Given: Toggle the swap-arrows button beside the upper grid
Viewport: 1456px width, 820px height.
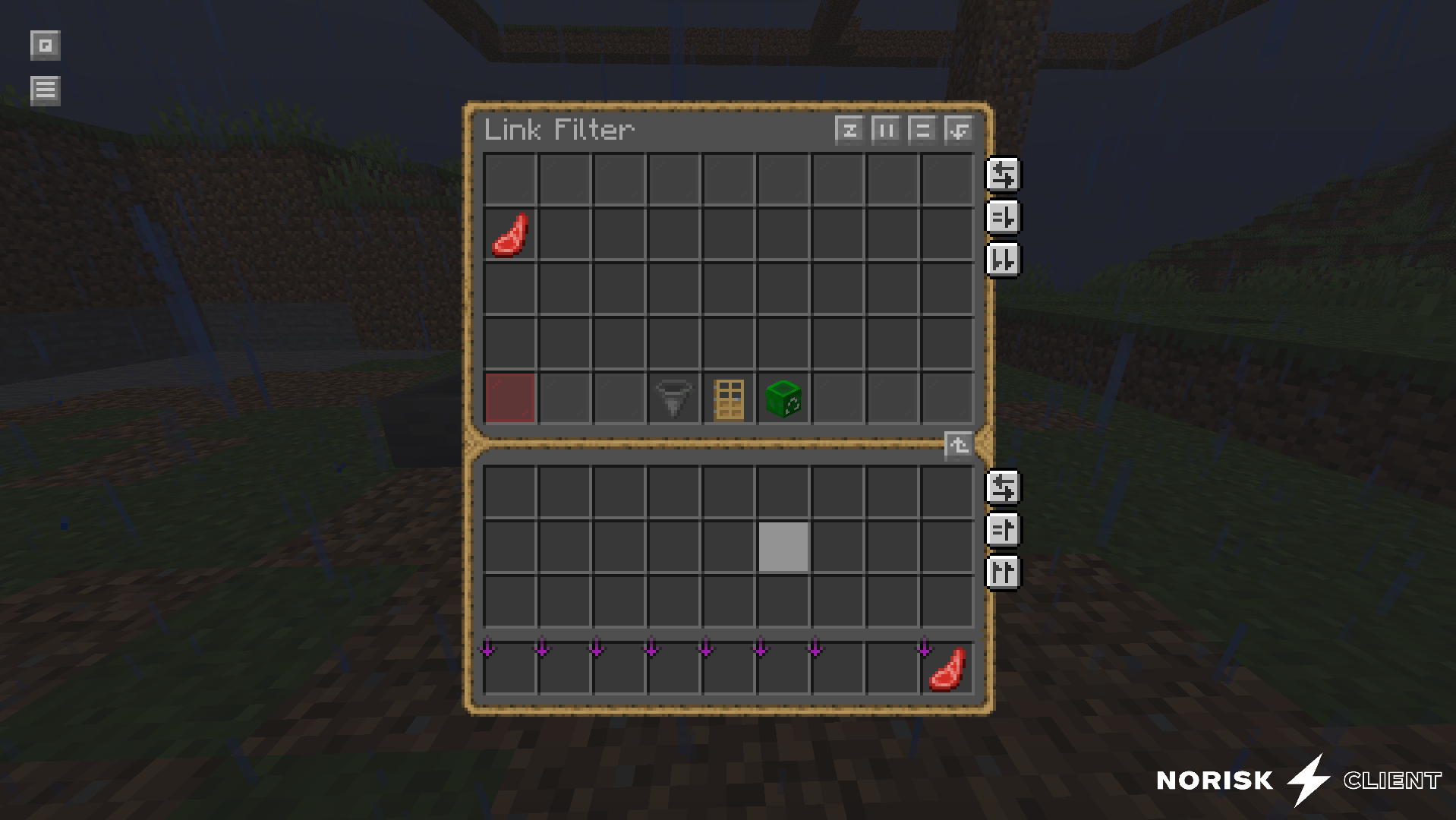Looking at the screenshot, I should tap(1004, 175).
